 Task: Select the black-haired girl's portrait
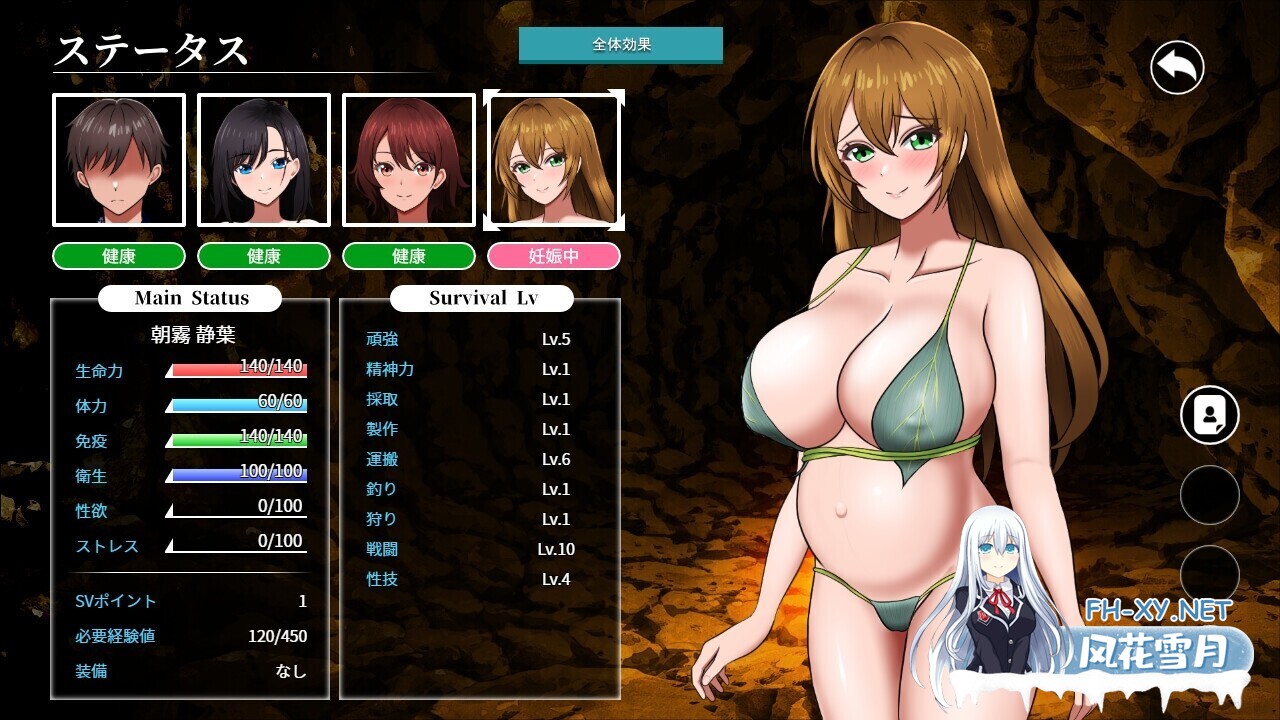pyautogui.click(x=263, y=159)
